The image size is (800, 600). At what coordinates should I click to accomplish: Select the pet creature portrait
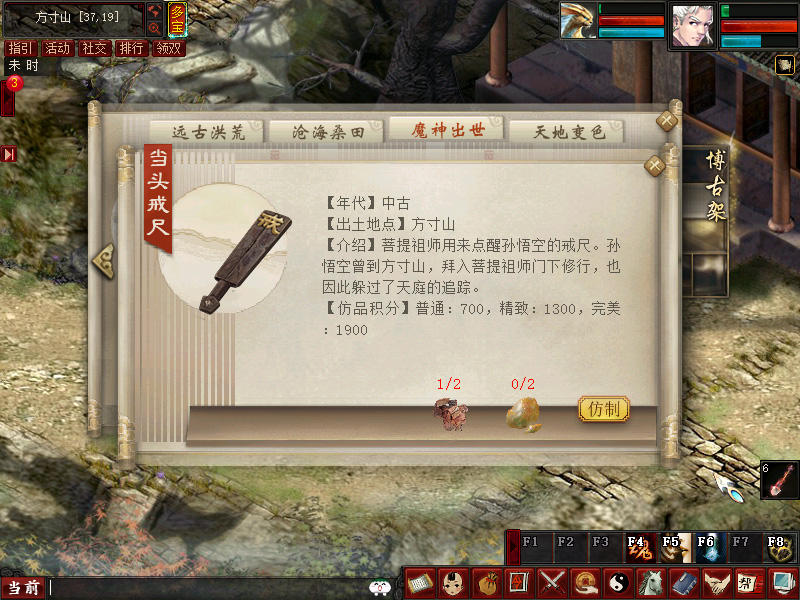(x=575, y=23)
